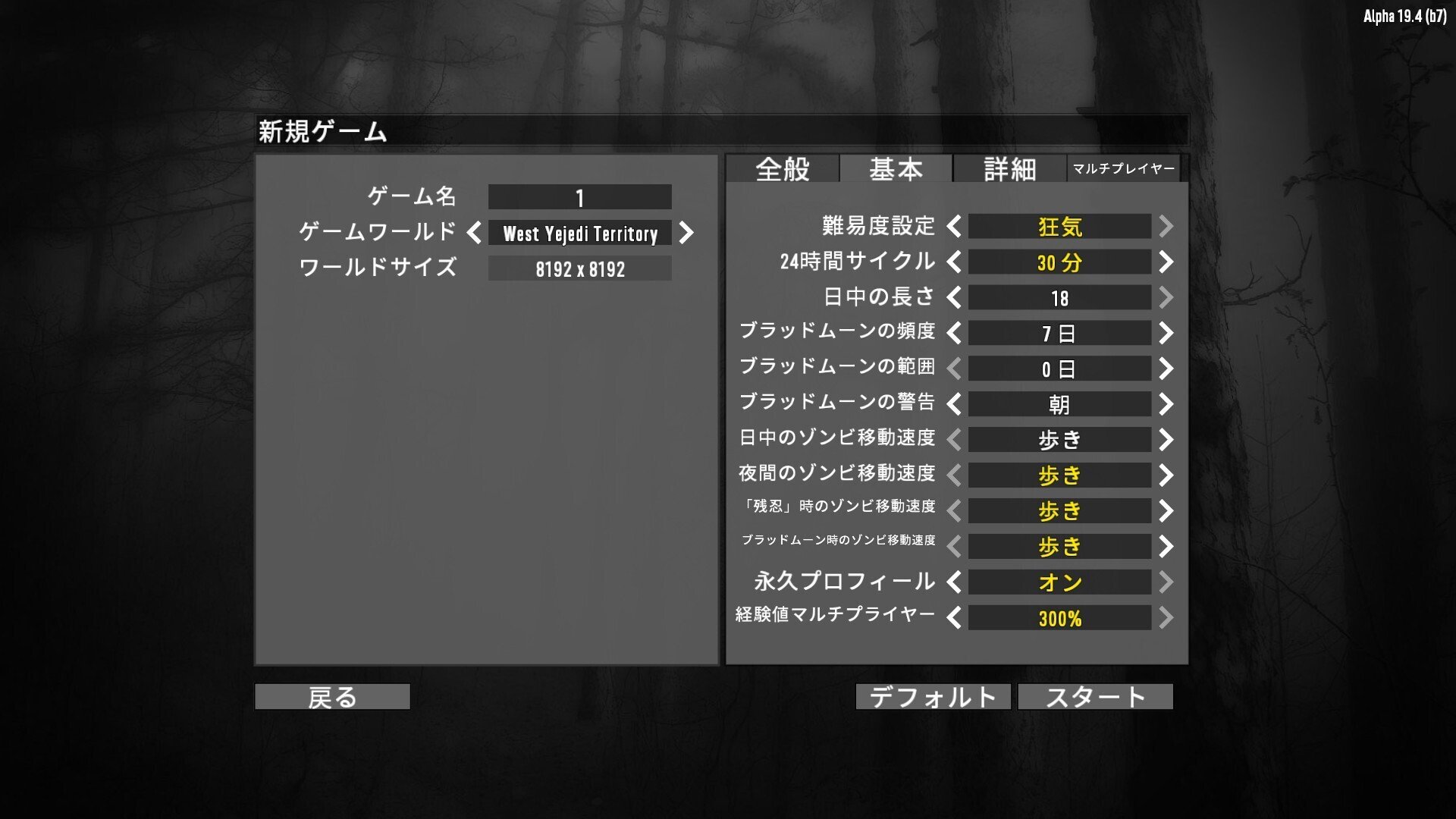Select the 詳細 tab
This screenshot has height=819, width=1456.
(1009, 169)
